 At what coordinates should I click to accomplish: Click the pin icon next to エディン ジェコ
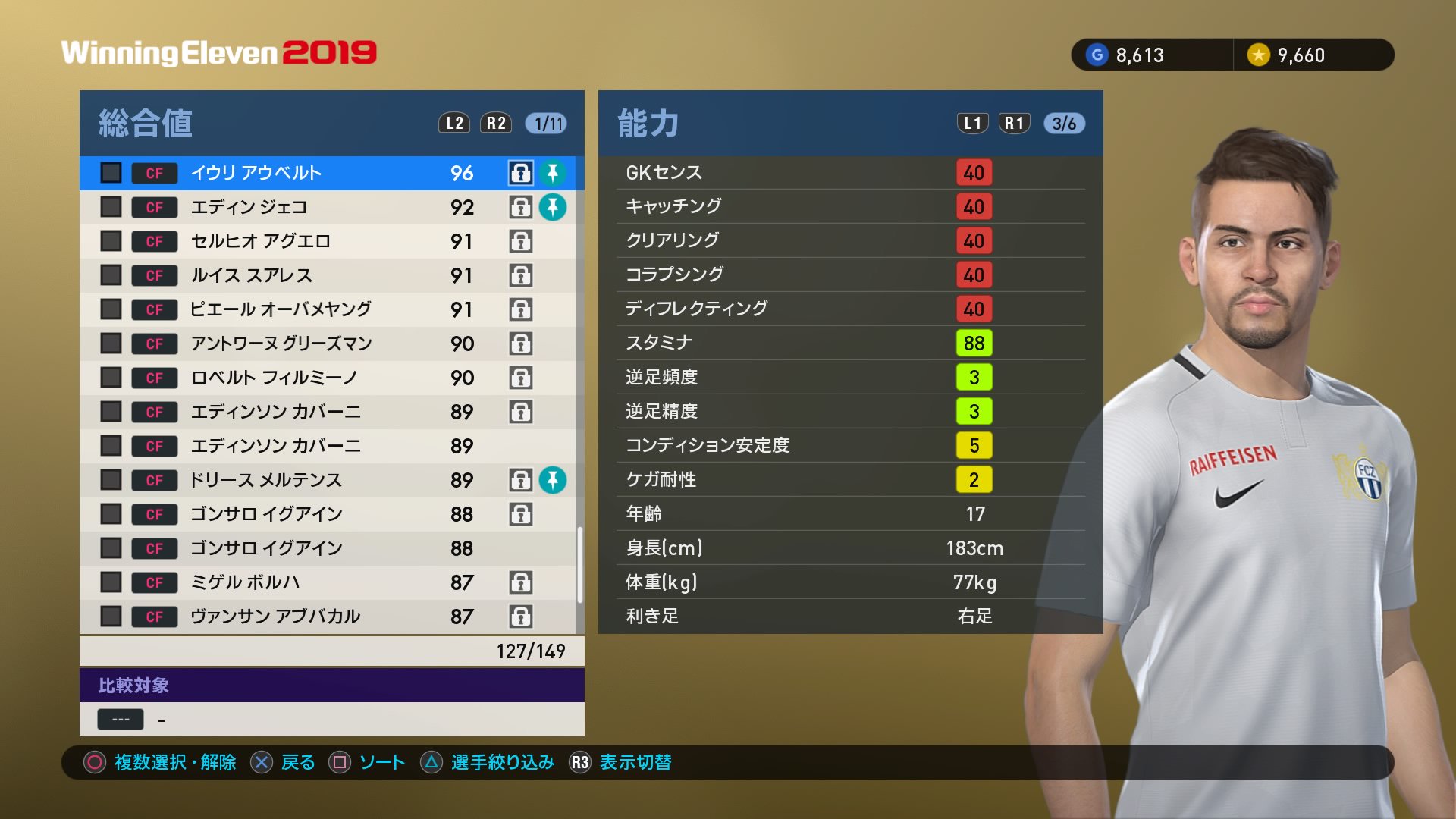click(554, 207)
